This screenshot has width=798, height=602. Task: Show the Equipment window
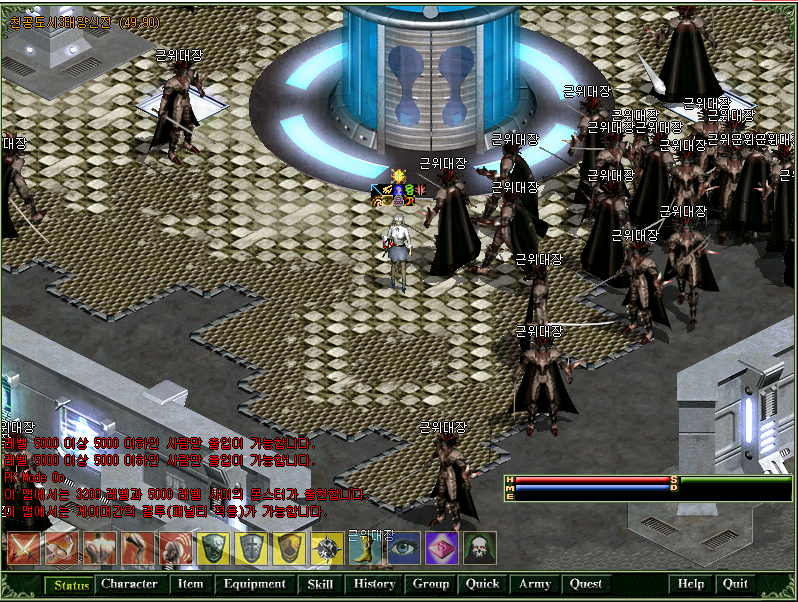click(254, 584)
